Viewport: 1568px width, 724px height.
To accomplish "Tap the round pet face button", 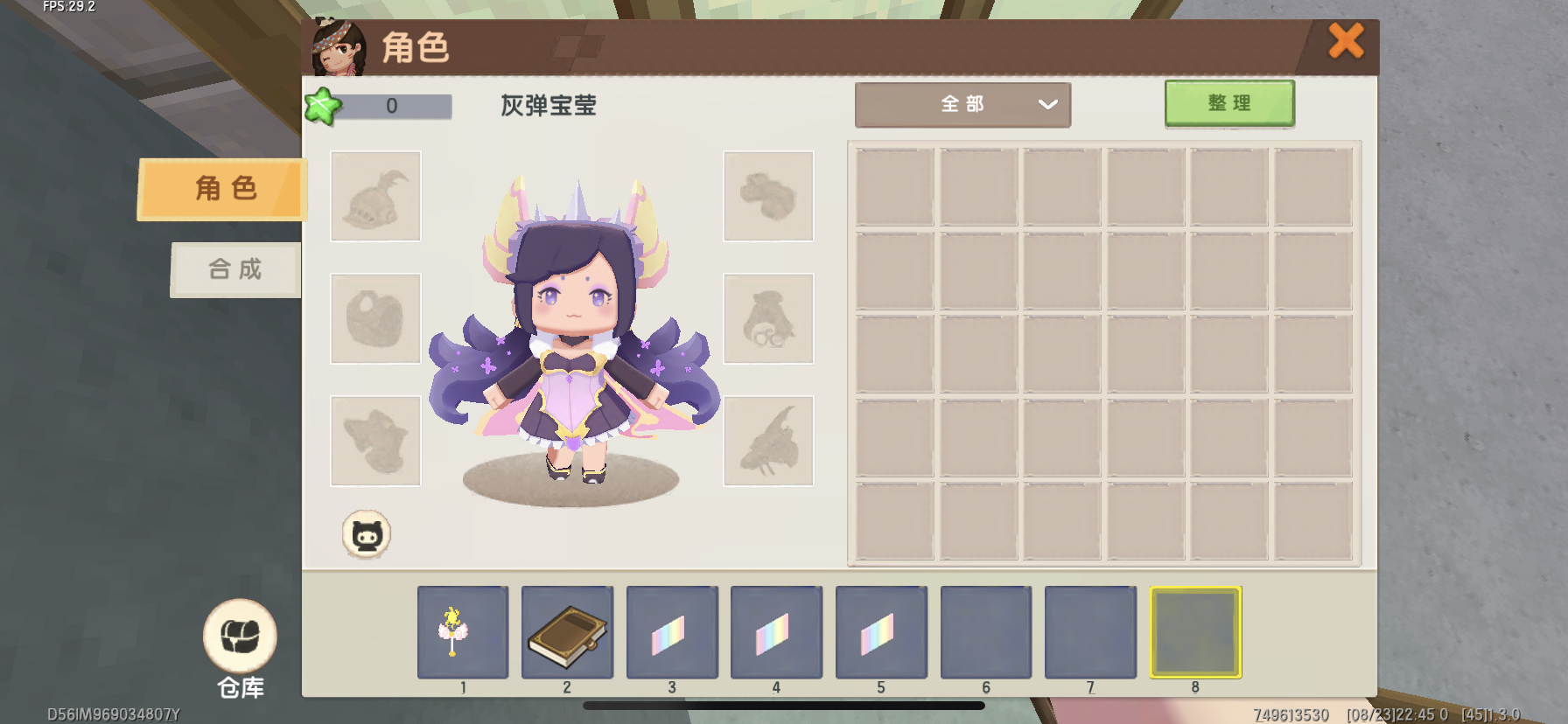I will 366,534.
